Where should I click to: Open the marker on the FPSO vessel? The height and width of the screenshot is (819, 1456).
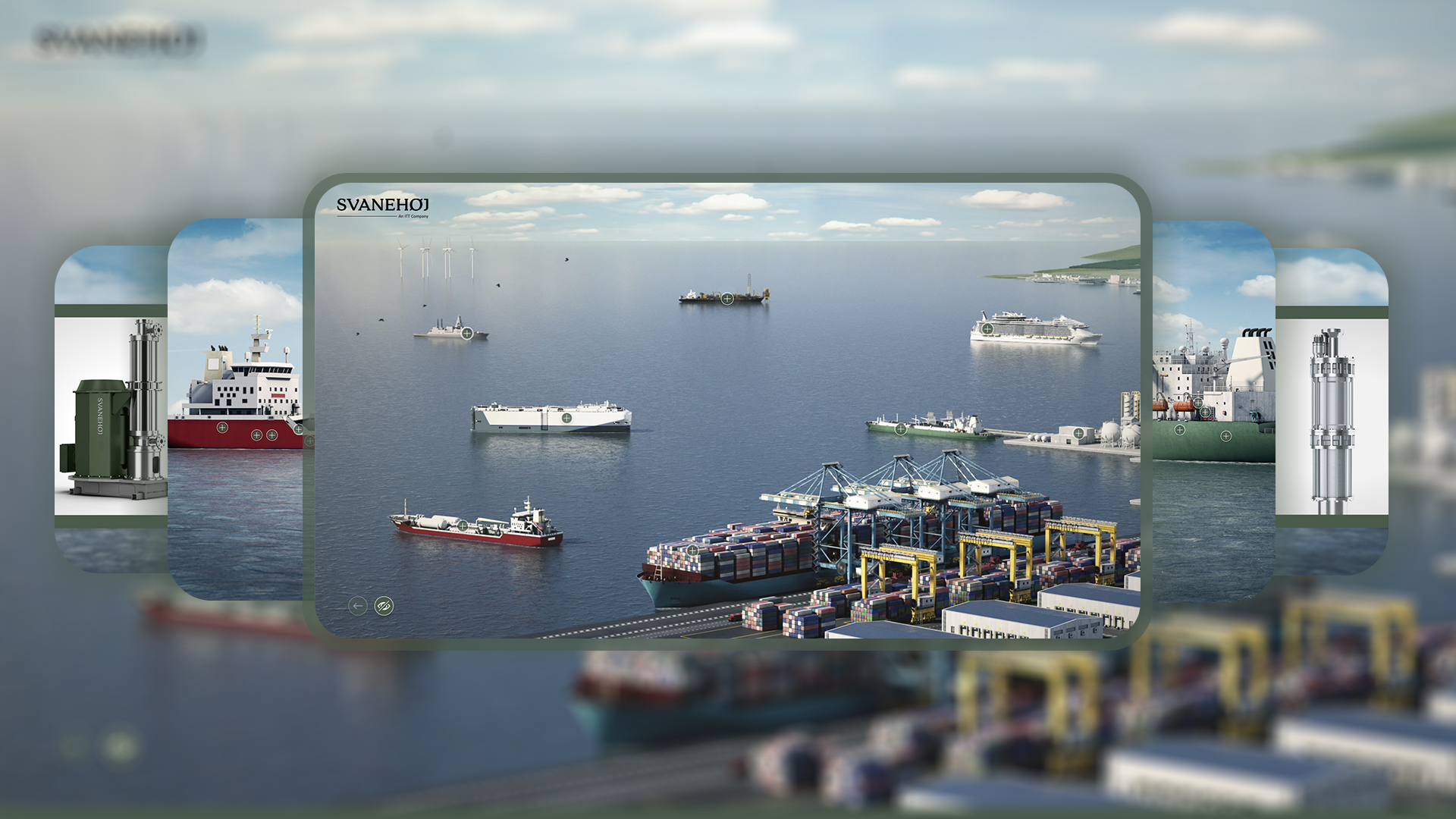click(727, 299)
